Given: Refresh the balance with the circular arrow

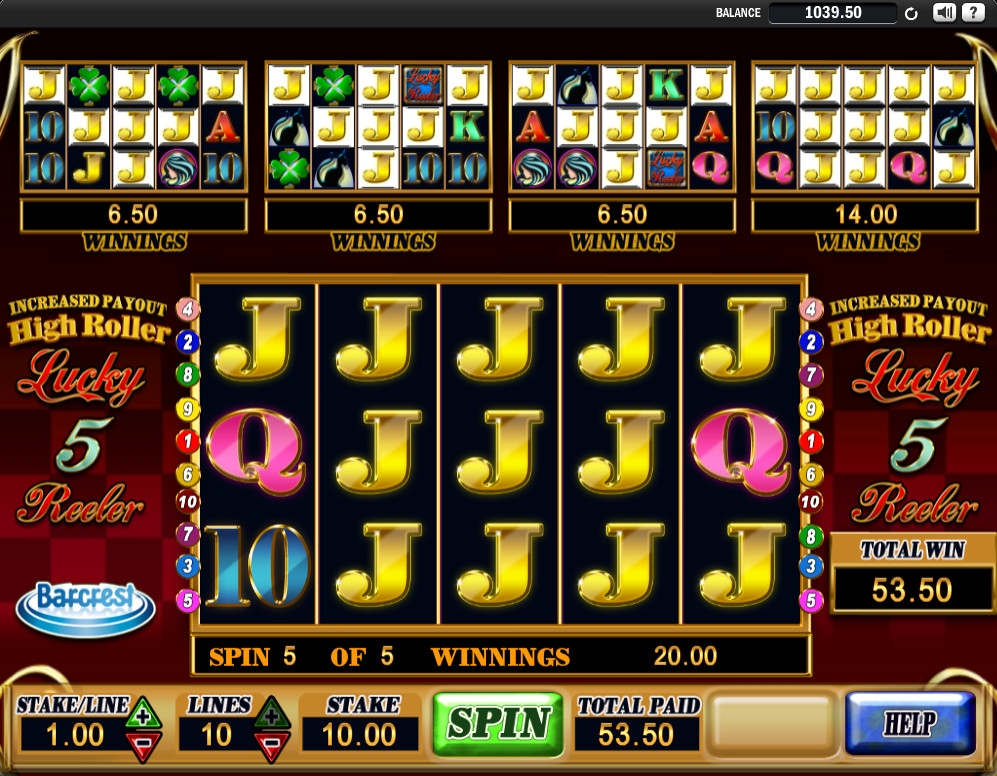Looking at the screenshot, I should [911, 14].
